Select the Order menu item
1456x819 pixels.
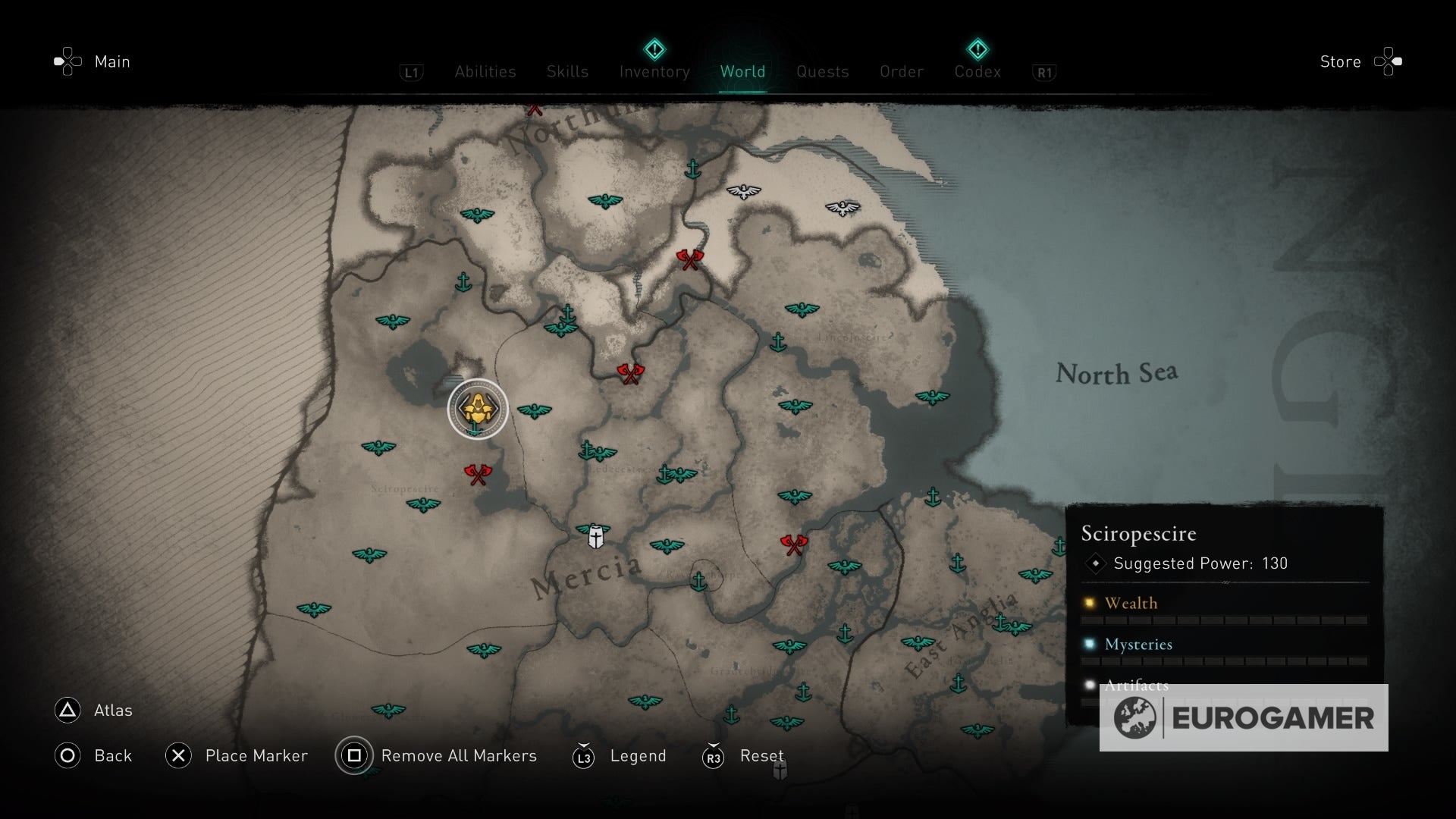[901, 72]
